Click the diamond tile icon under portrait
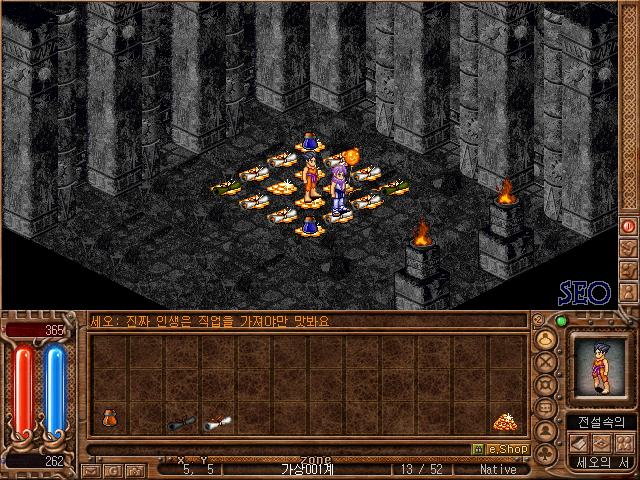The image size is (640, 480). [x=602, y=443]
